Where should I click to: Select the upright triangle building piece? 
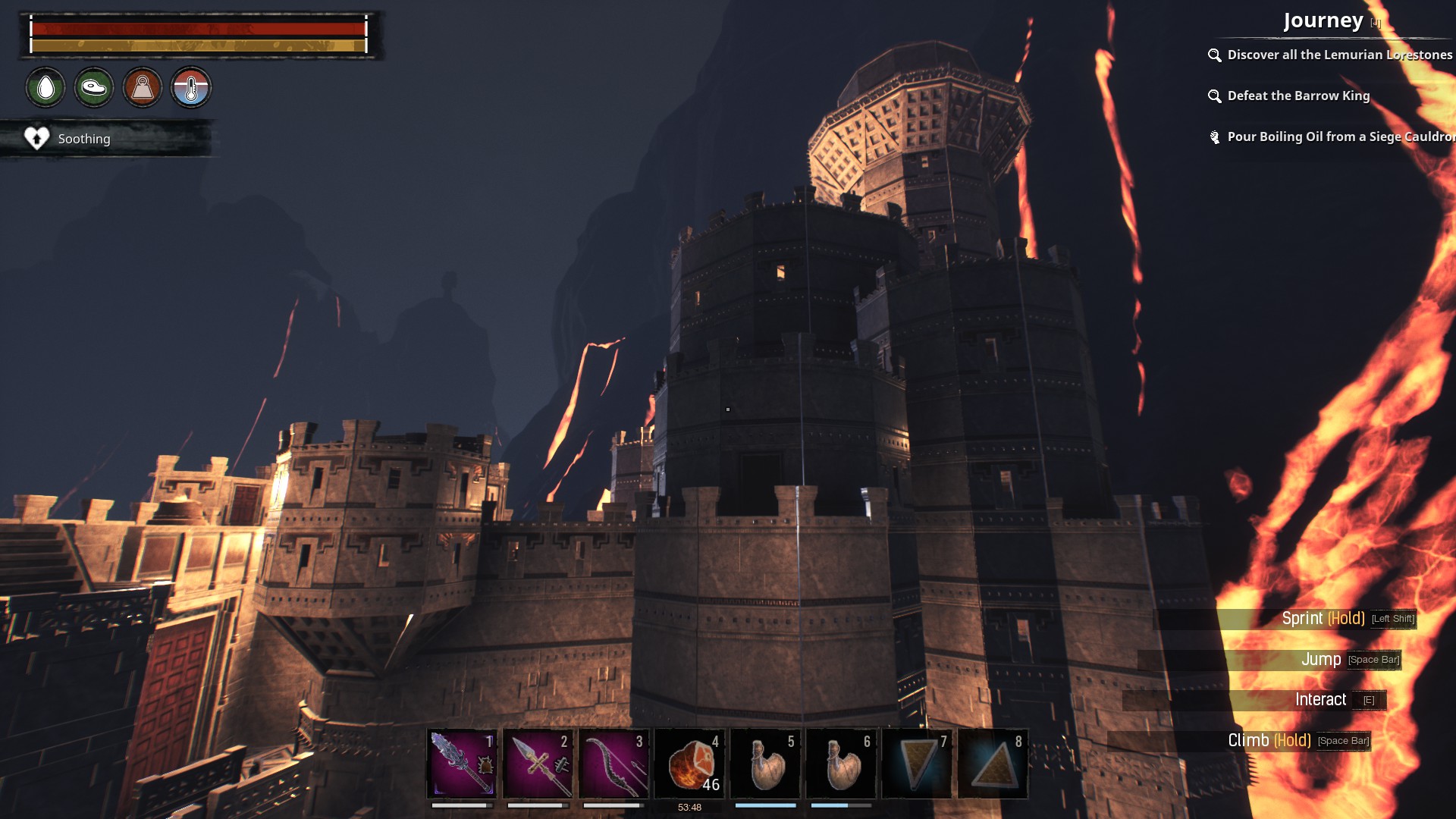pos(993,764)
